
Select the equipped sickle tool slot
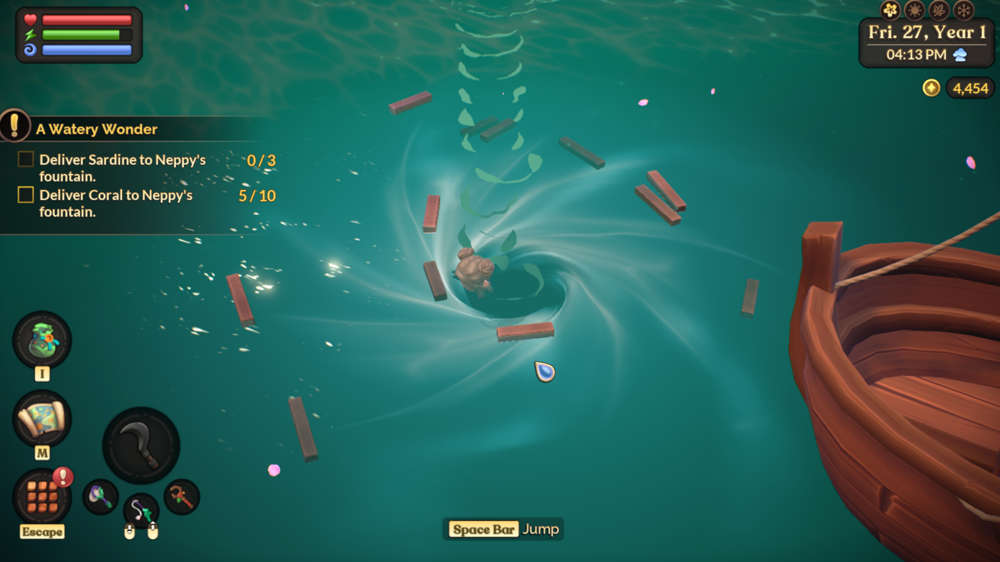coord(141,445)
